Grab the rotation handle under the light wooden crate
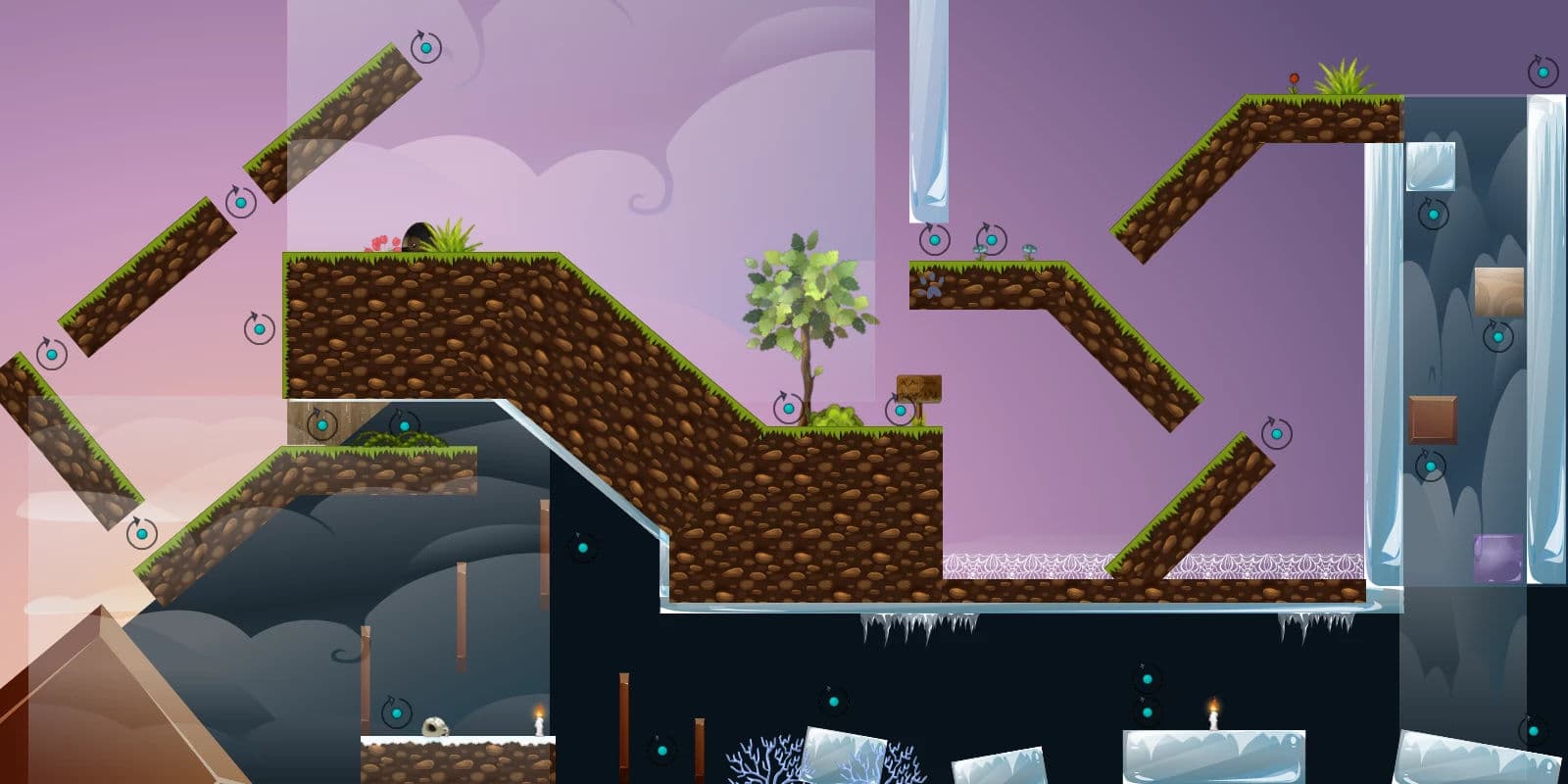 pos(1497,337)
